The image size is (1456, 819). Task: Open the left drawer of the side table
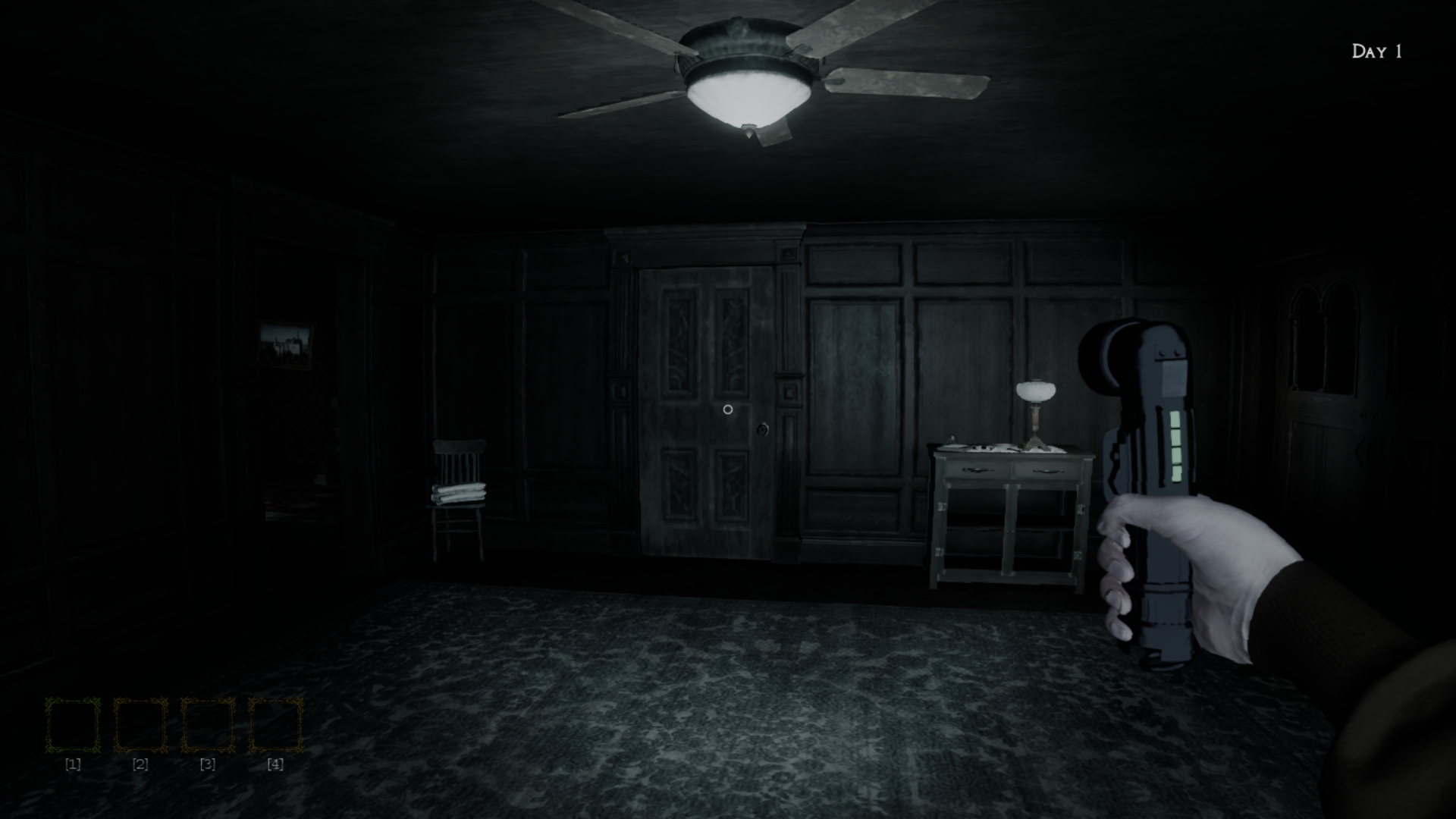978,469
